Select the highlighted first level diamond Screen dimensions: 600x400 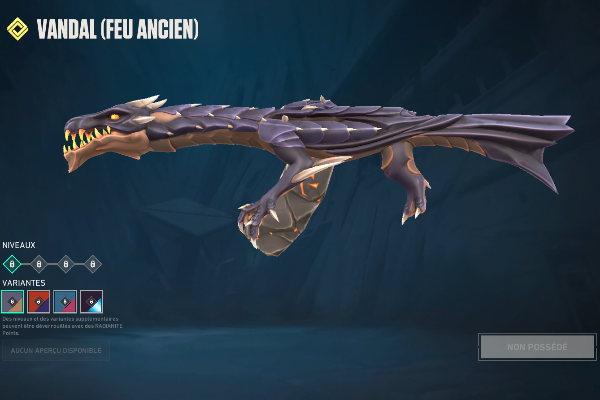12,264
